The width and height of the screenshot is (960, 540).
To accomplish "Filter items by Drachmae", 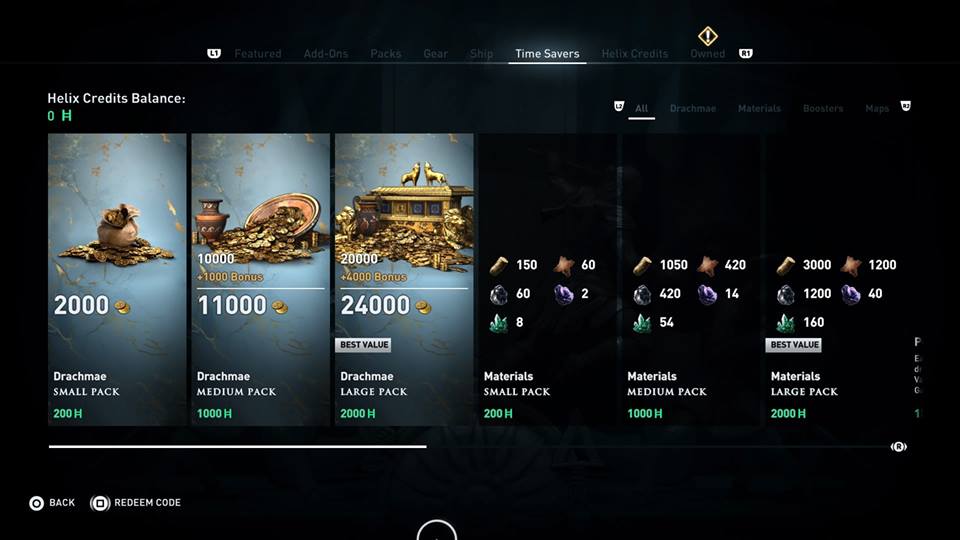I will tap(693, 108).
